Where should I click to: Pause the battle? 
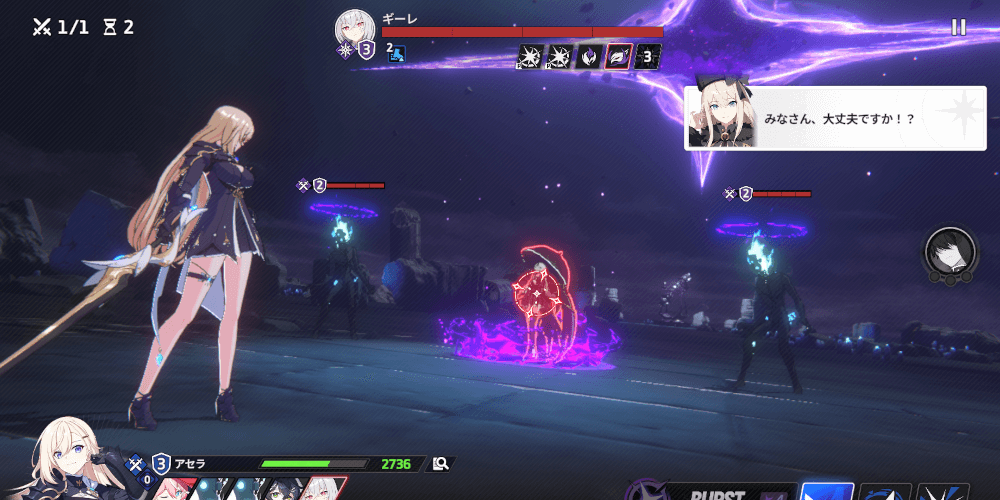(958, 27)
